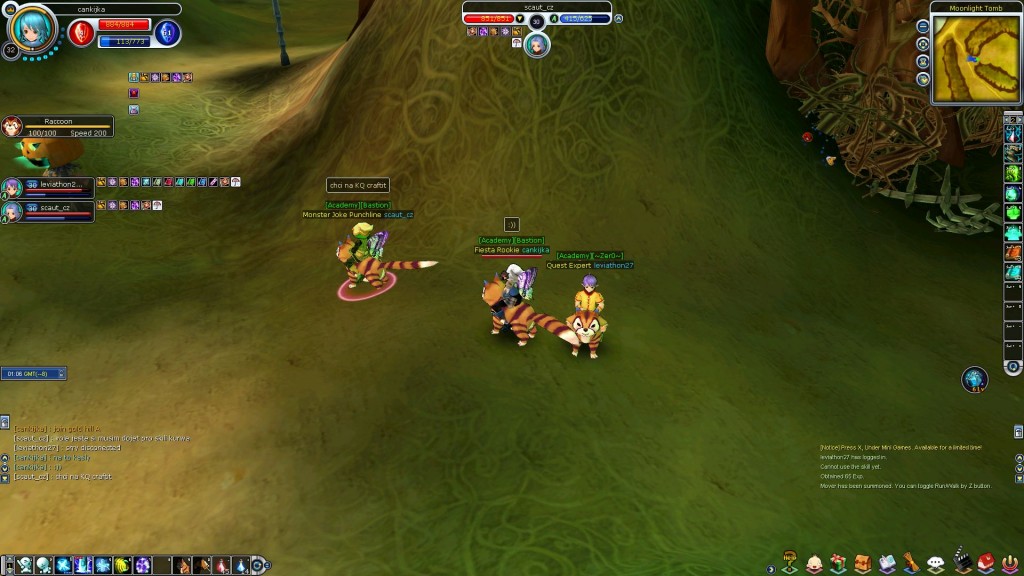Open the Help question mark menu

(790, 562)
